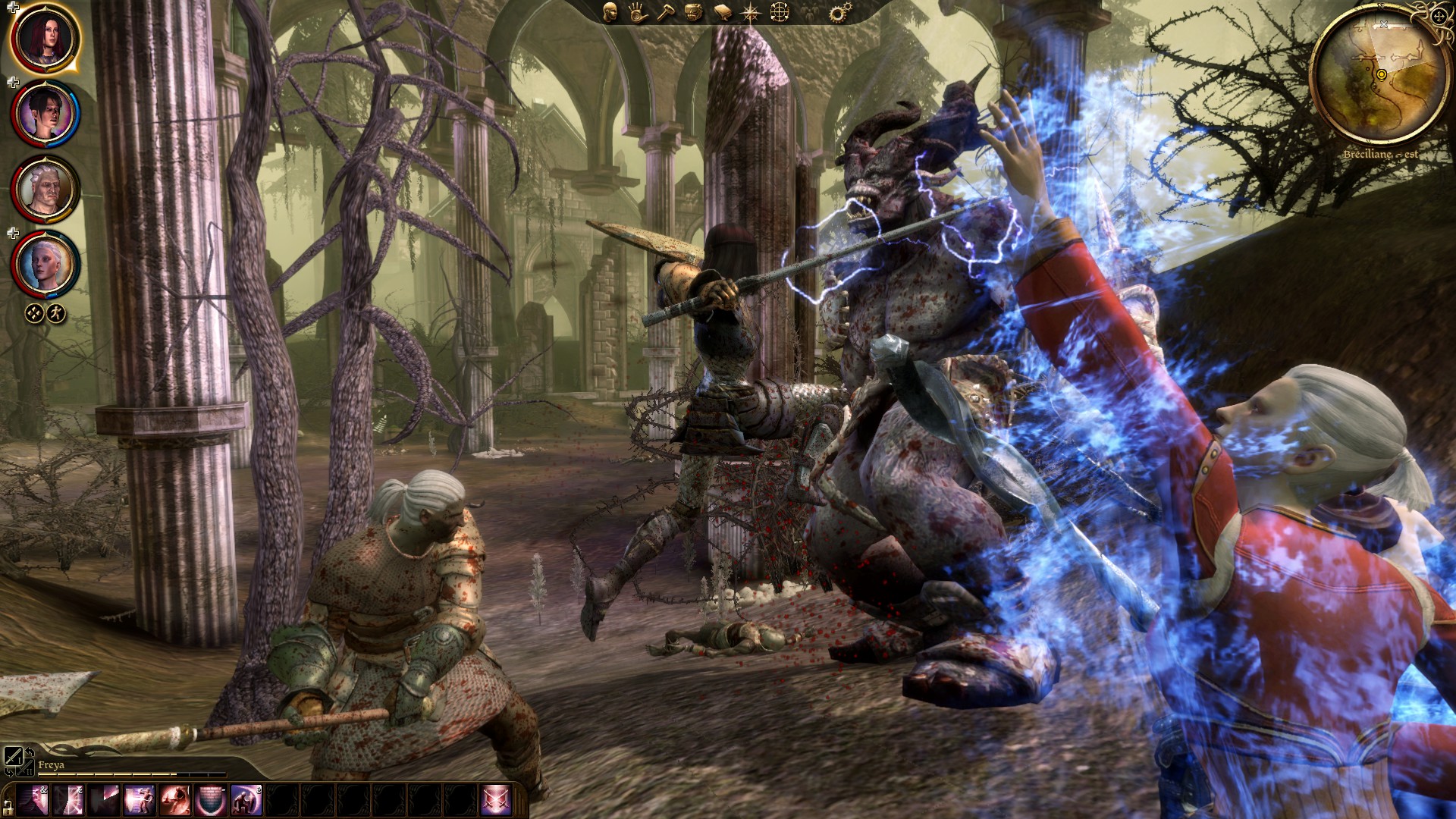Switch to the third party member's portrait
The width and height of the screenshot is (1456, 819).
[45, 188]
